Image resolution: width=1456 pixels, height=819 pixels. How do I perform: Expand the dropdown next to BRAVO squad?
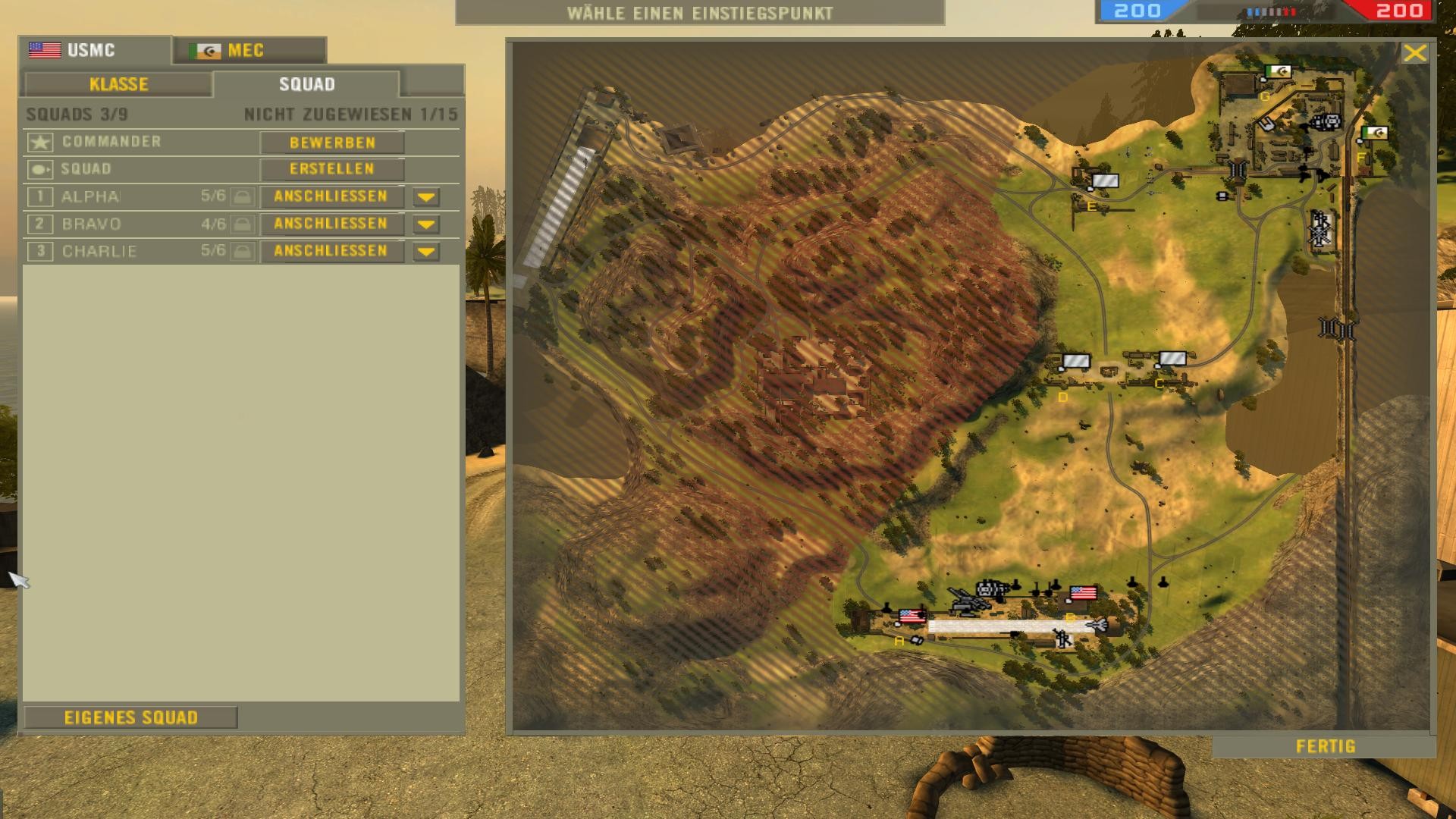[x=425, y=224]
